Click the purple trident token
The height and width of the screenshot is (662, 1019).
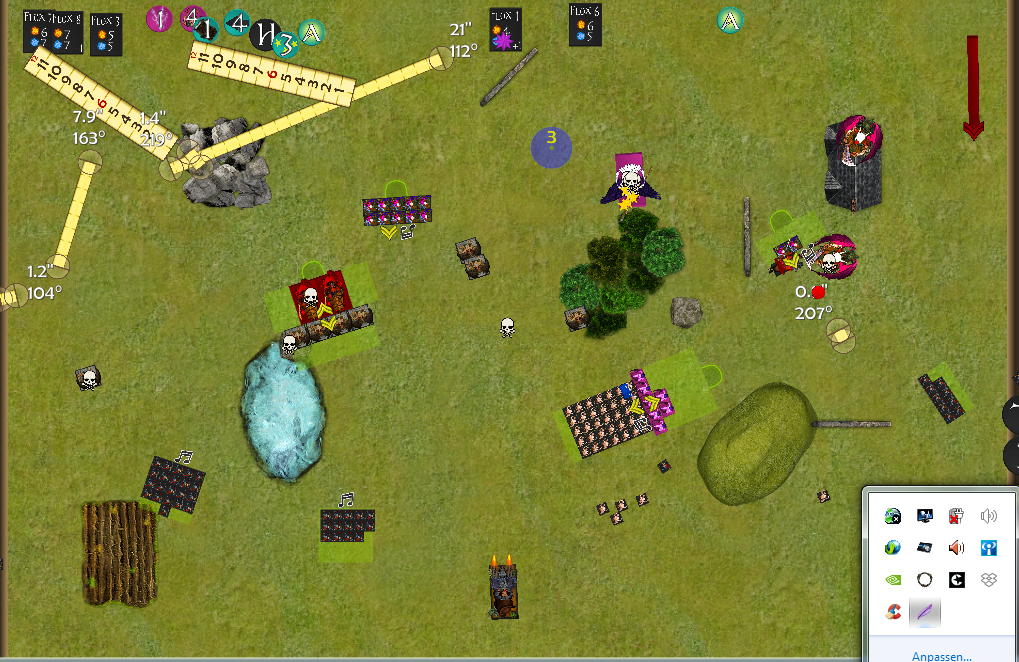[x=159, y=18]
